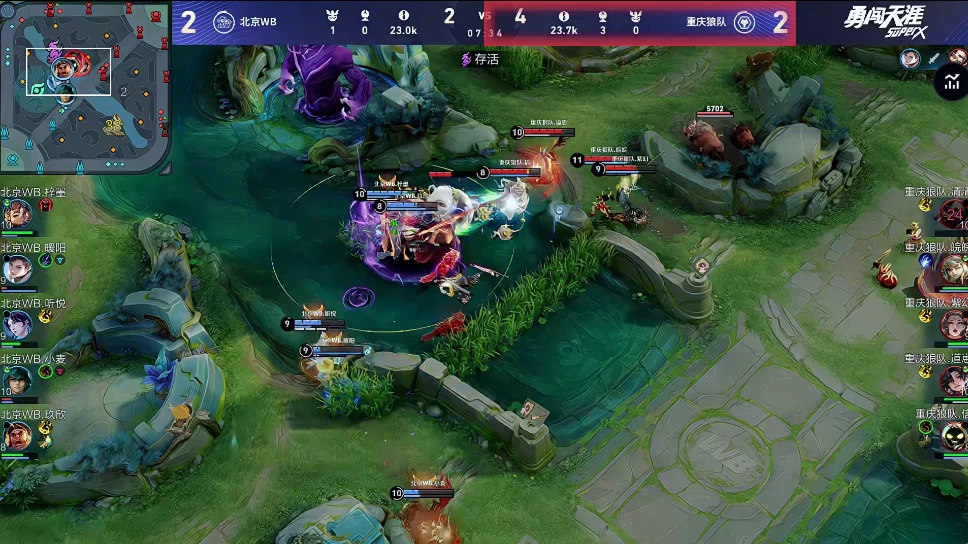
Task: Open the stats chart panel button
Action: click(x=950, y=84)
